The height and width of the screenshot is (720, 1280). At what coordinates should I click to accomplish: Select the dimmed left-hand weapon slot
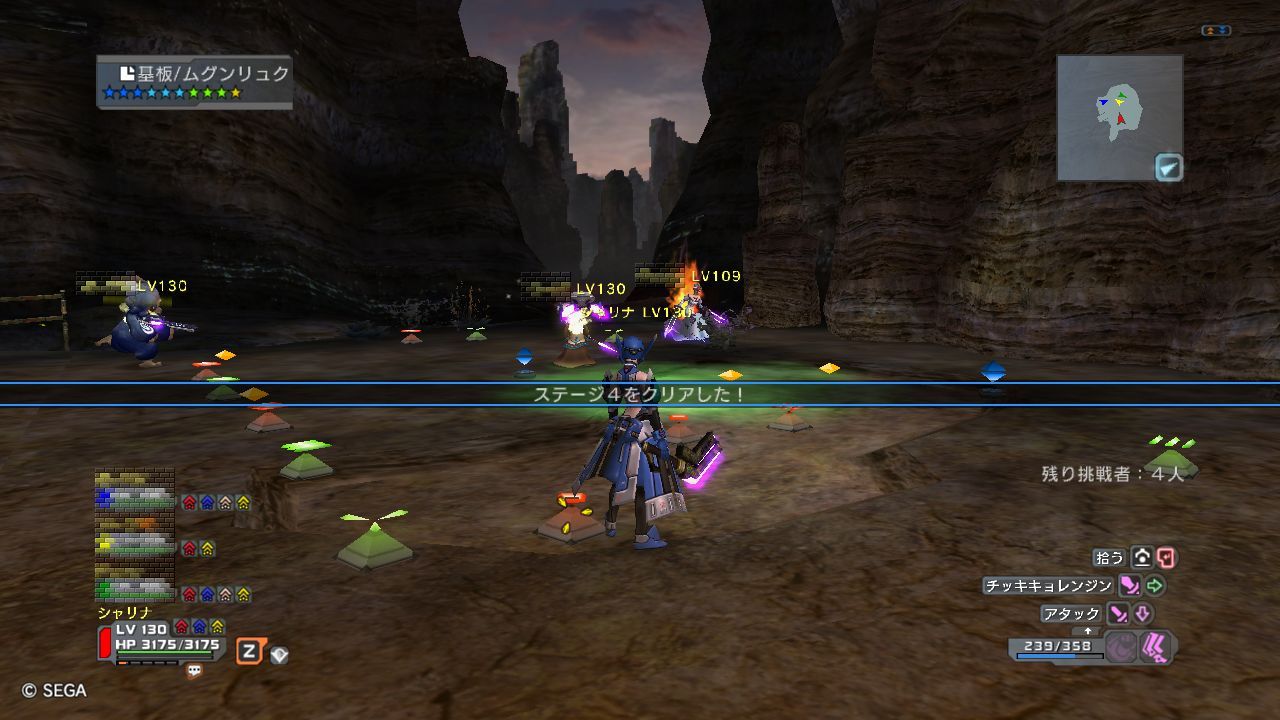(1120, 648)
